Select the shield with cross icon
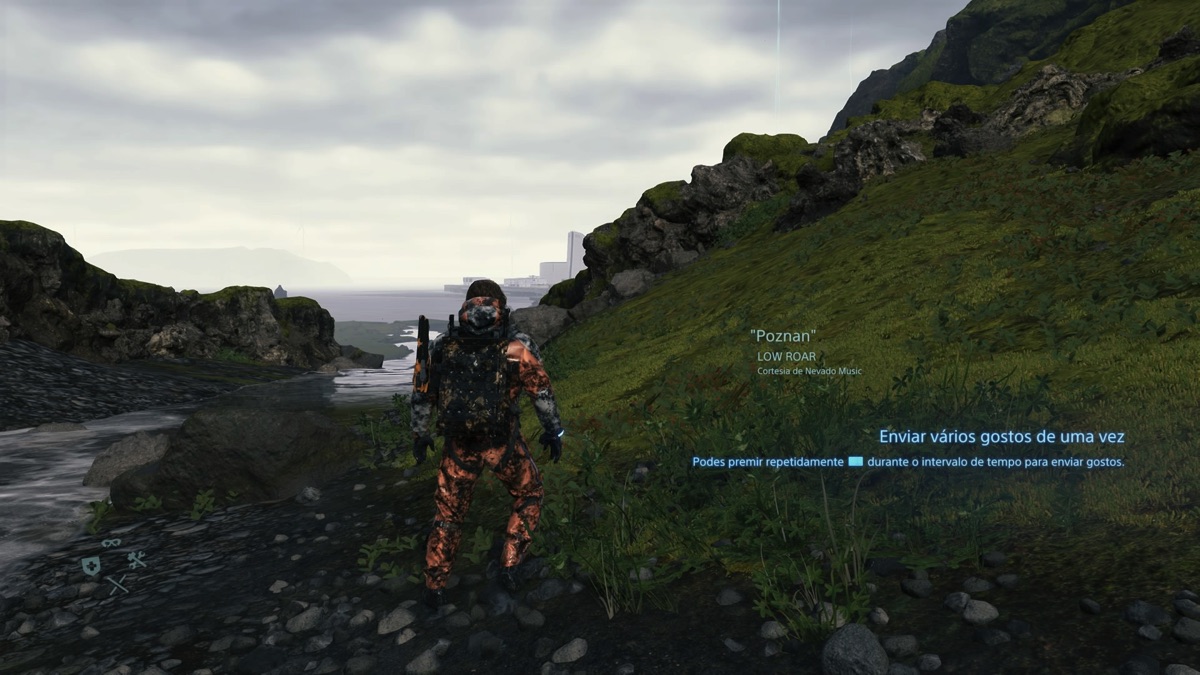The height and width of the screenshot is (675, 1200). click(91, 566)
